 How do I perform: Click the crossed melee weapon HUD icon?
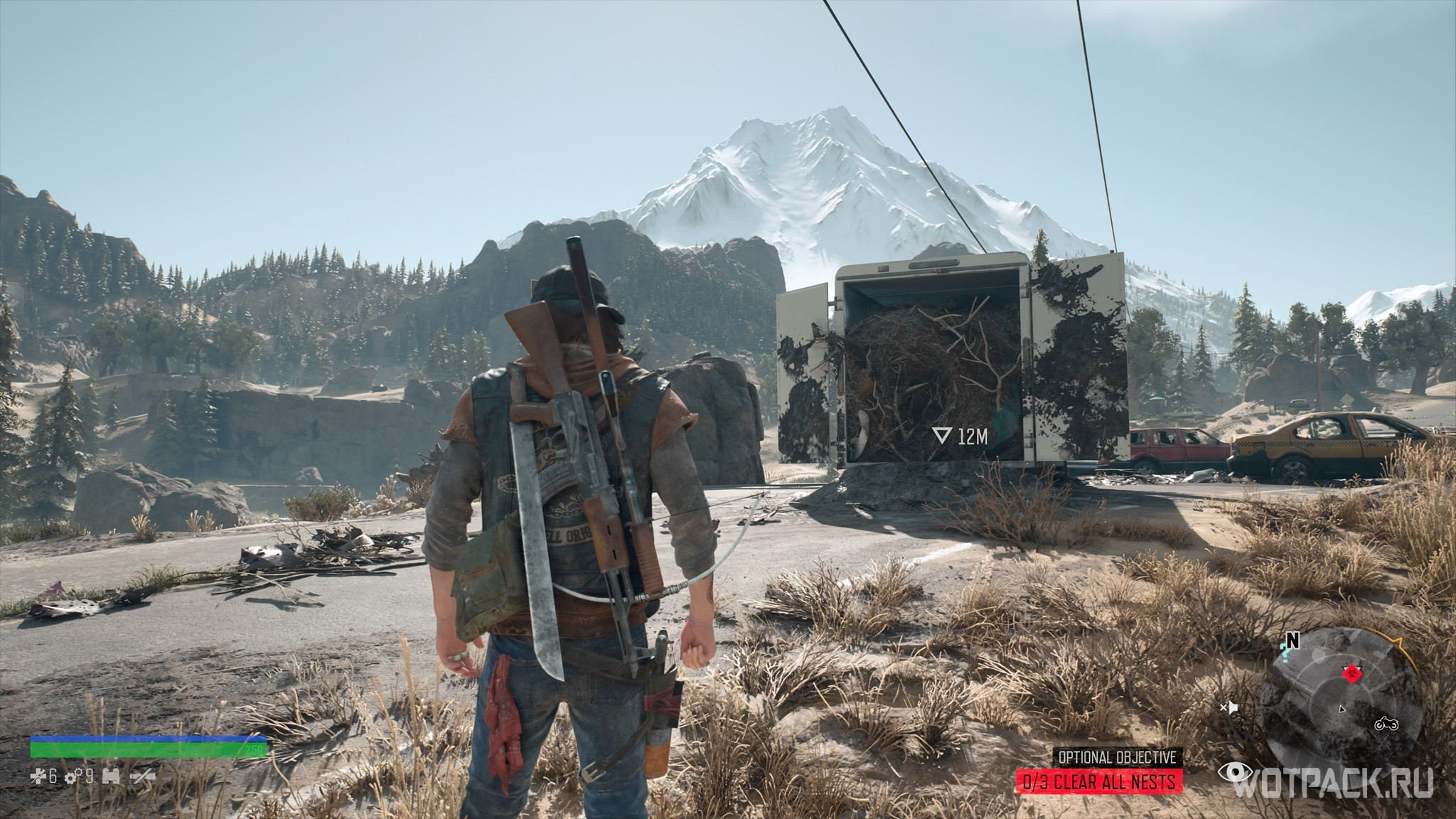coord(143,777)
